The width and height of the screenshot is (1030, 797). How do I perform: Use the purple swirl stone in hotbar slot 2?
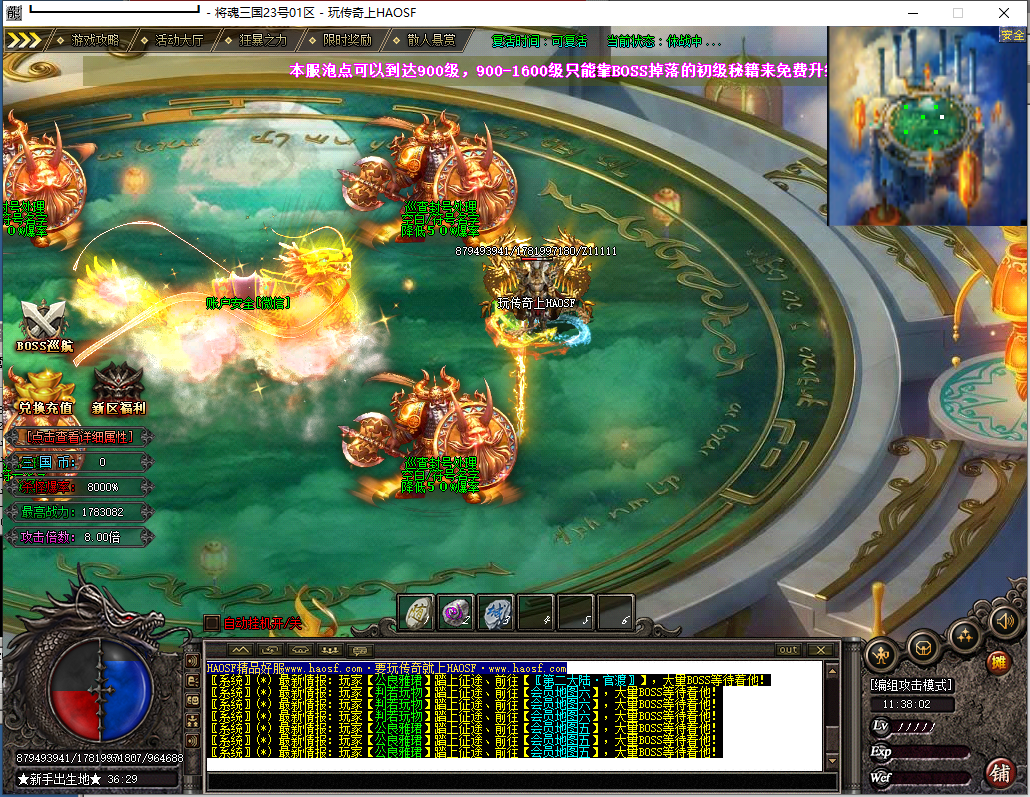pyautogui.click(x=455, y=612)
